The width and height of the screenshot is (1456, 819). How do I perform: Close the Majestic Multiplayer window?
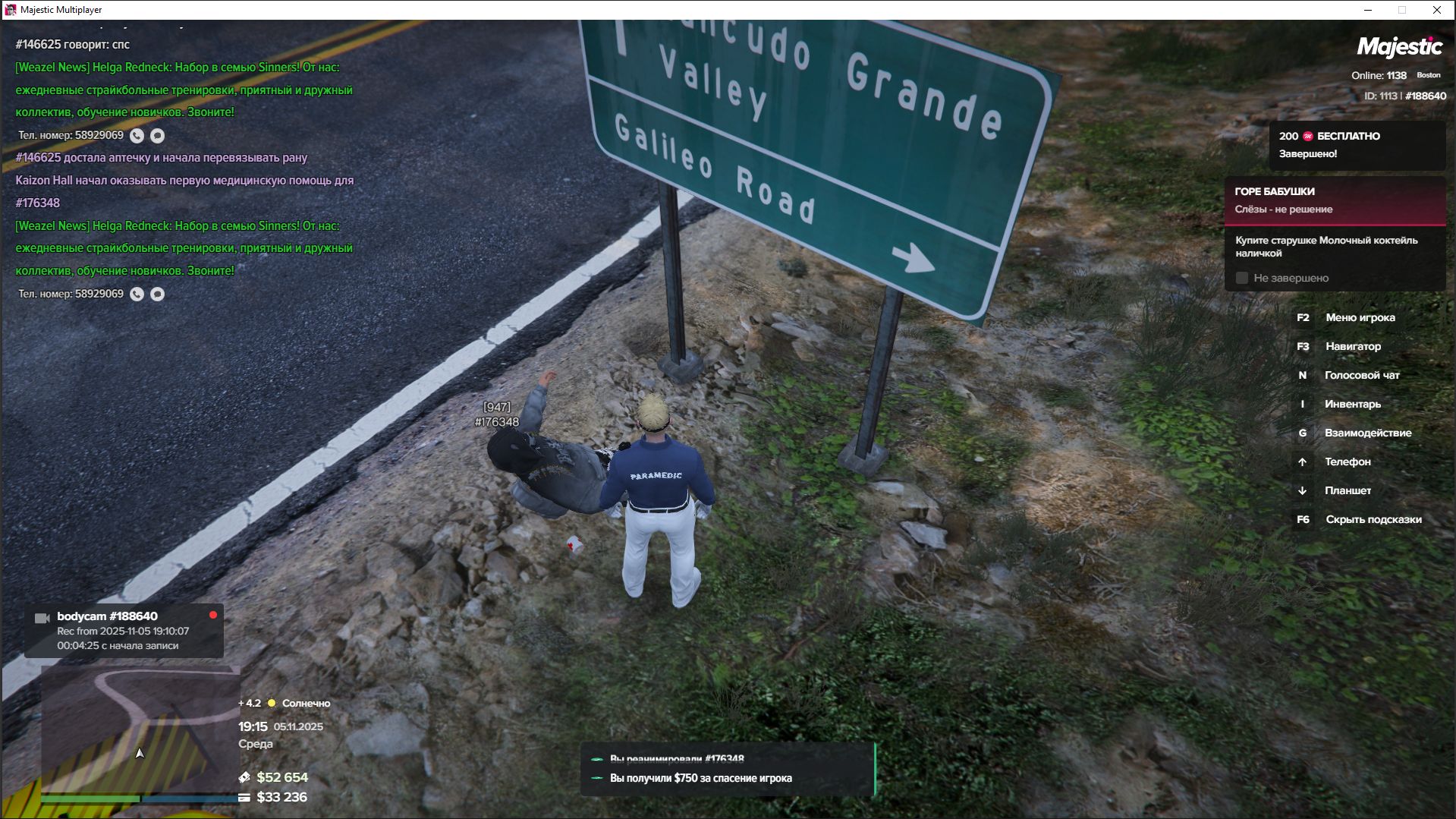pyautogui.click(x=1436, y=10)
